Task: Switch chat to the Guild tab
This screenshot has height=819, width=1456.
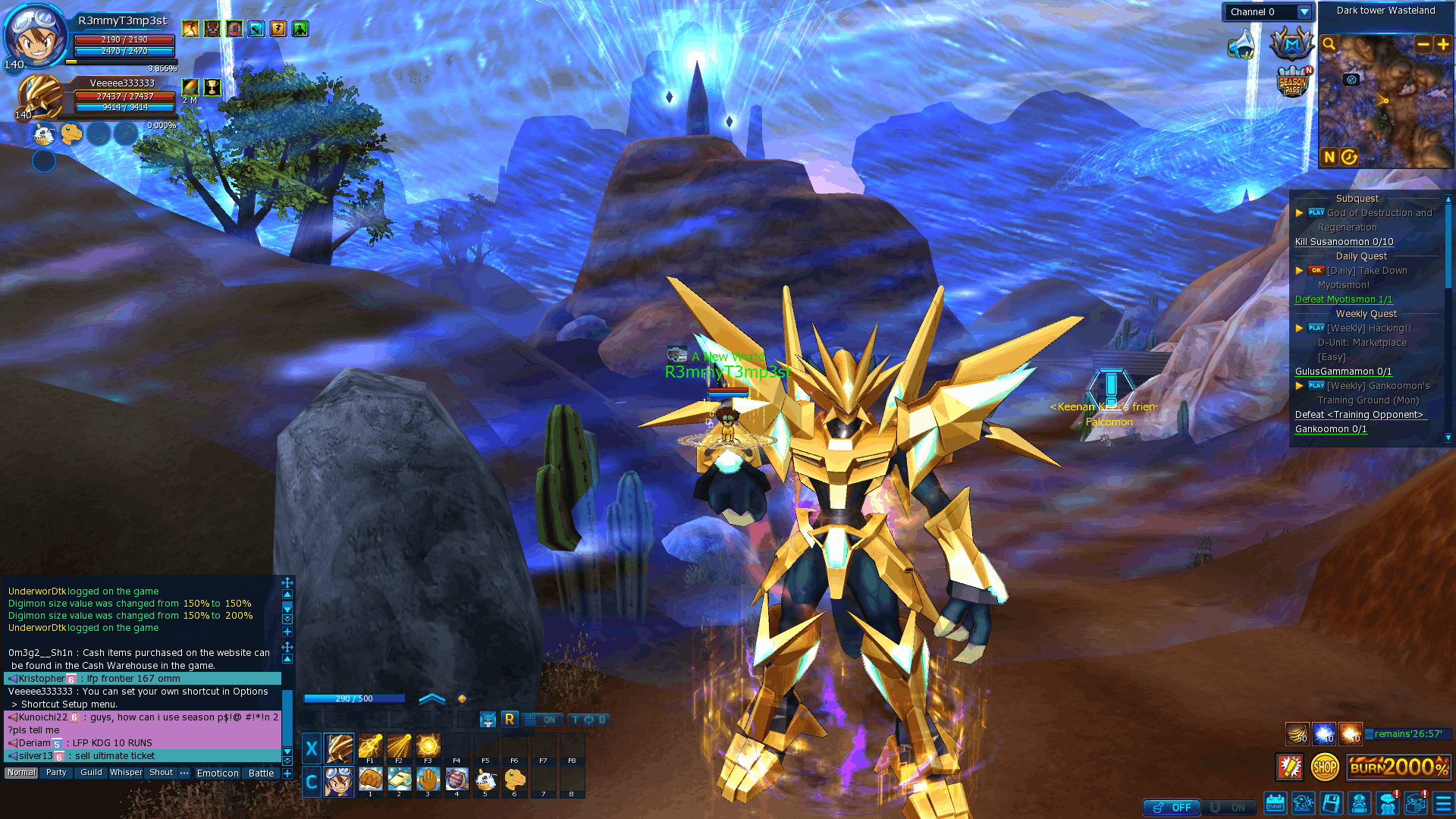Action: click(91, 773)
